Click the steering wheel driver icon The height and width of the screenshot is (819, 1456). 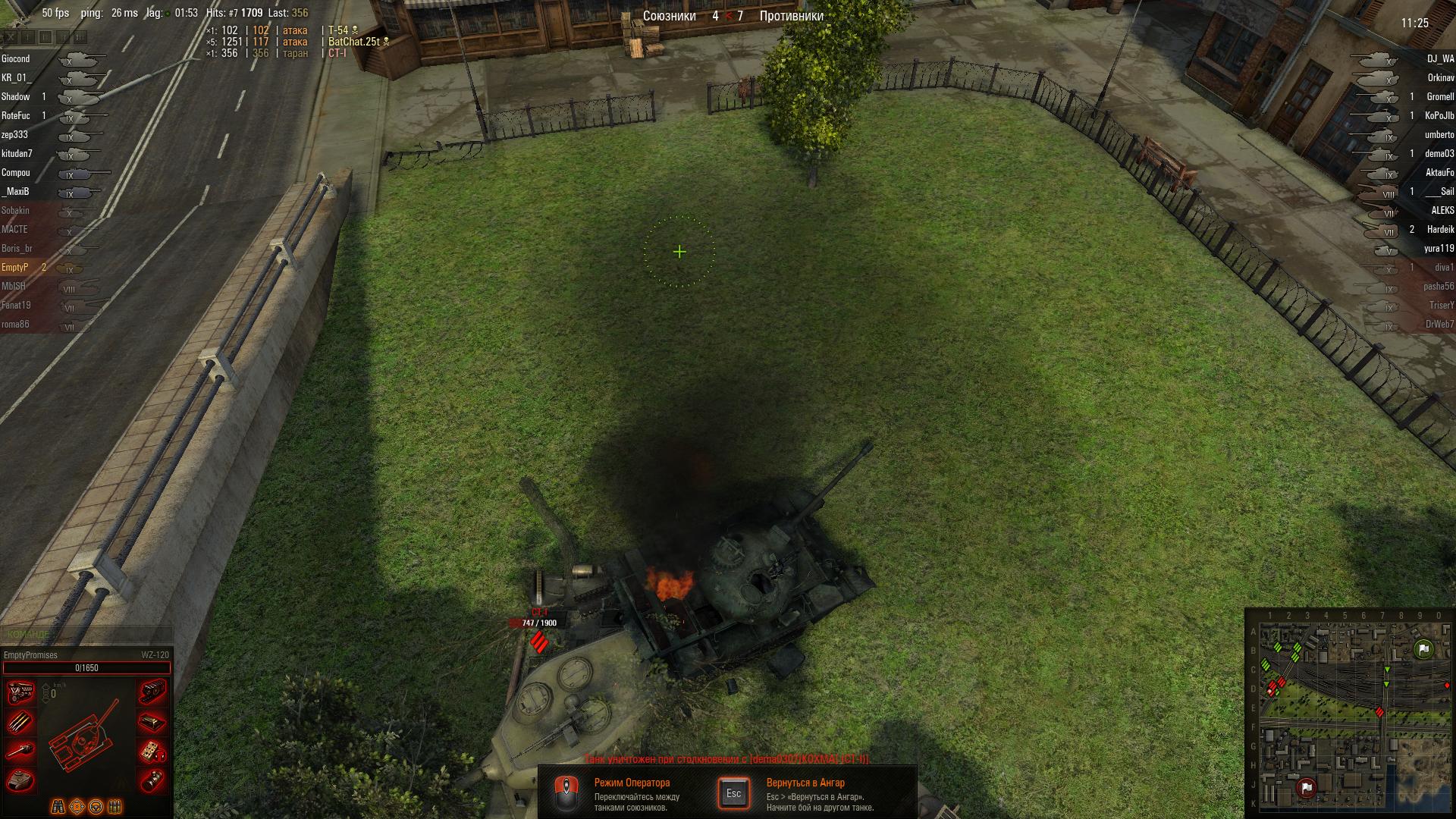[x=96, y=806]
